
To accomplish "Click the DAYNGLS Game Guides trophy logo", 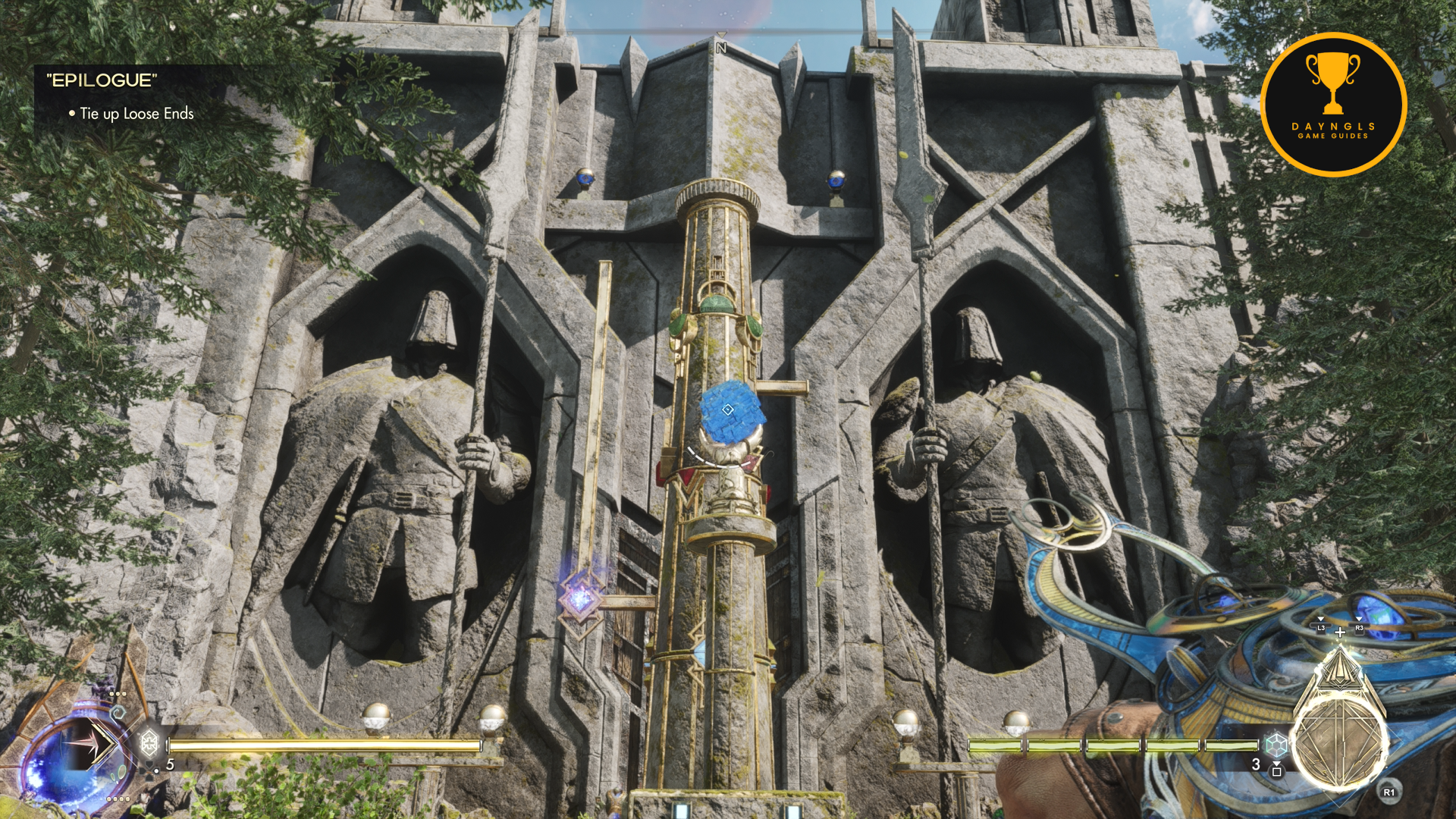I will pyautogui.click(x=1333, y=105).
